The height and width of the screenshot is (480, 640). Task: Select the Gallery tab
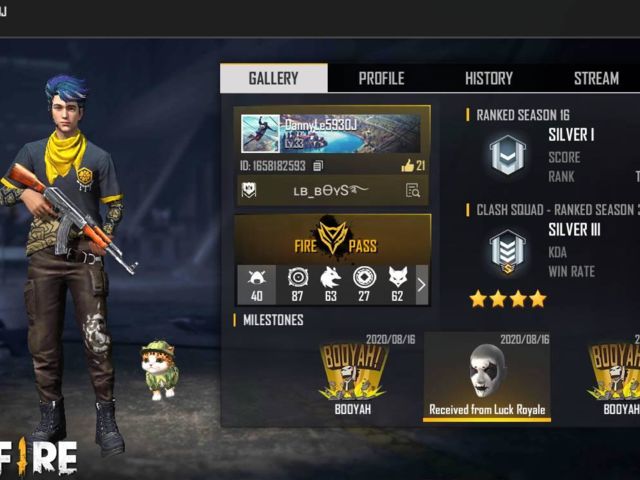[273, 78]
